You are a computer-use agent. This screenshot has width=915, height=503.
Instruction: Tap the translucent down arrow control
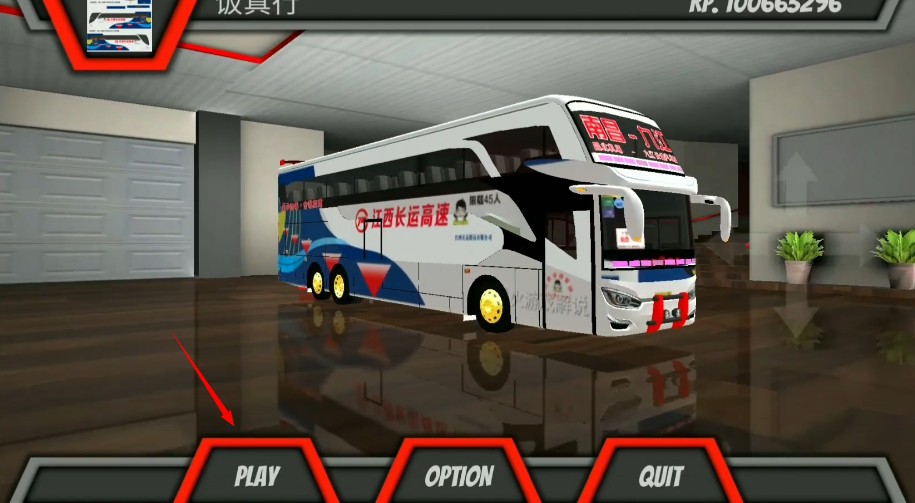pyautogui.click(x=797, y=317)
